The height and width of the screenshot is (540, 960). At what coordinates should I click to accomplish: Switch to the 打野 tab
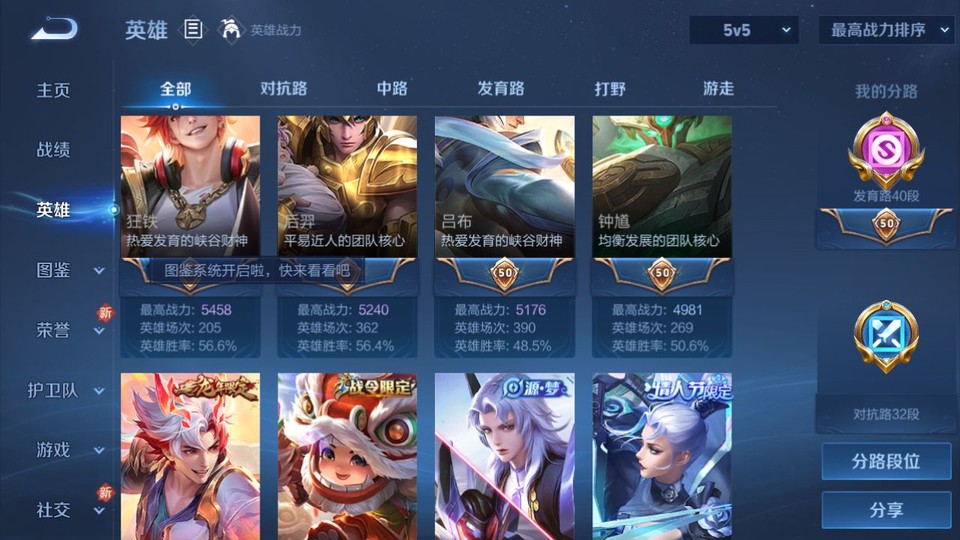[610, 89]
